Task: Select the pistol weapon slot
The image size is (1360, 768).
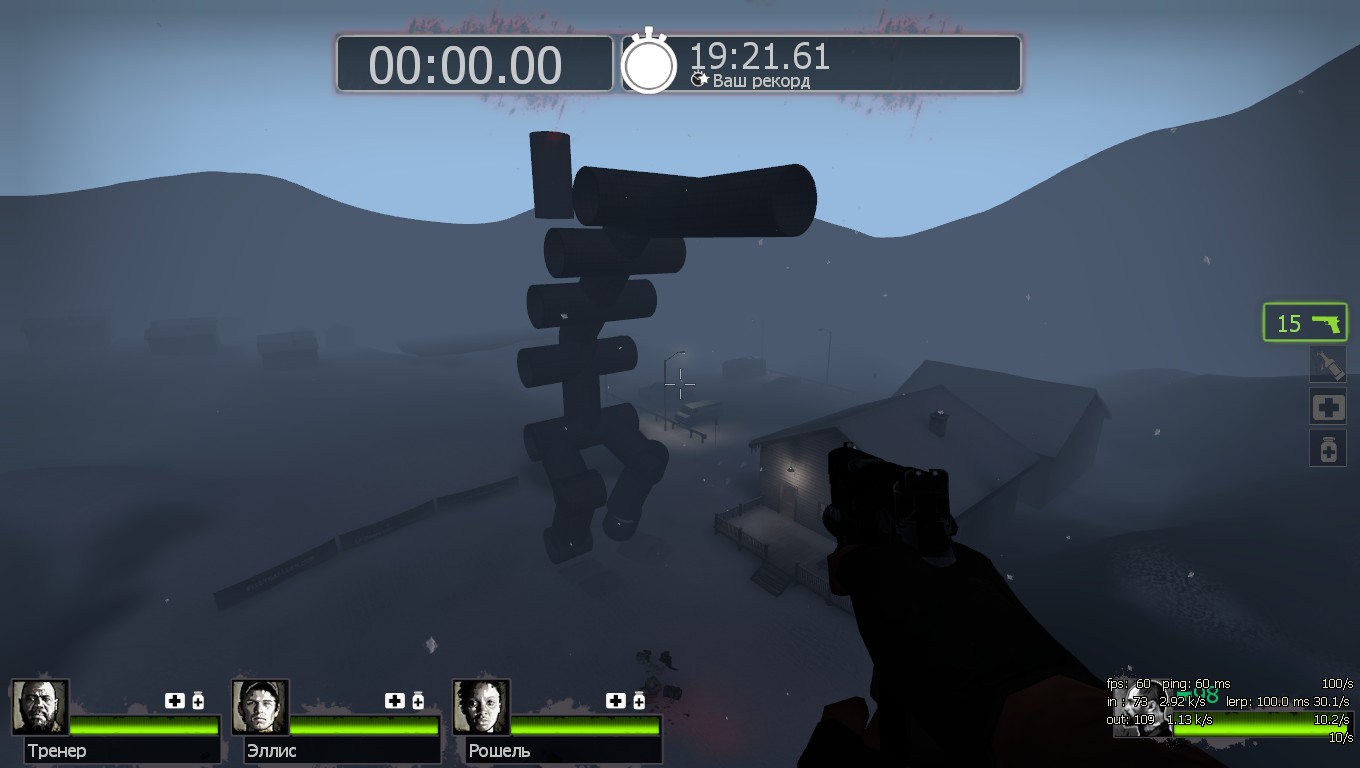Action: tap(1305, 323)
